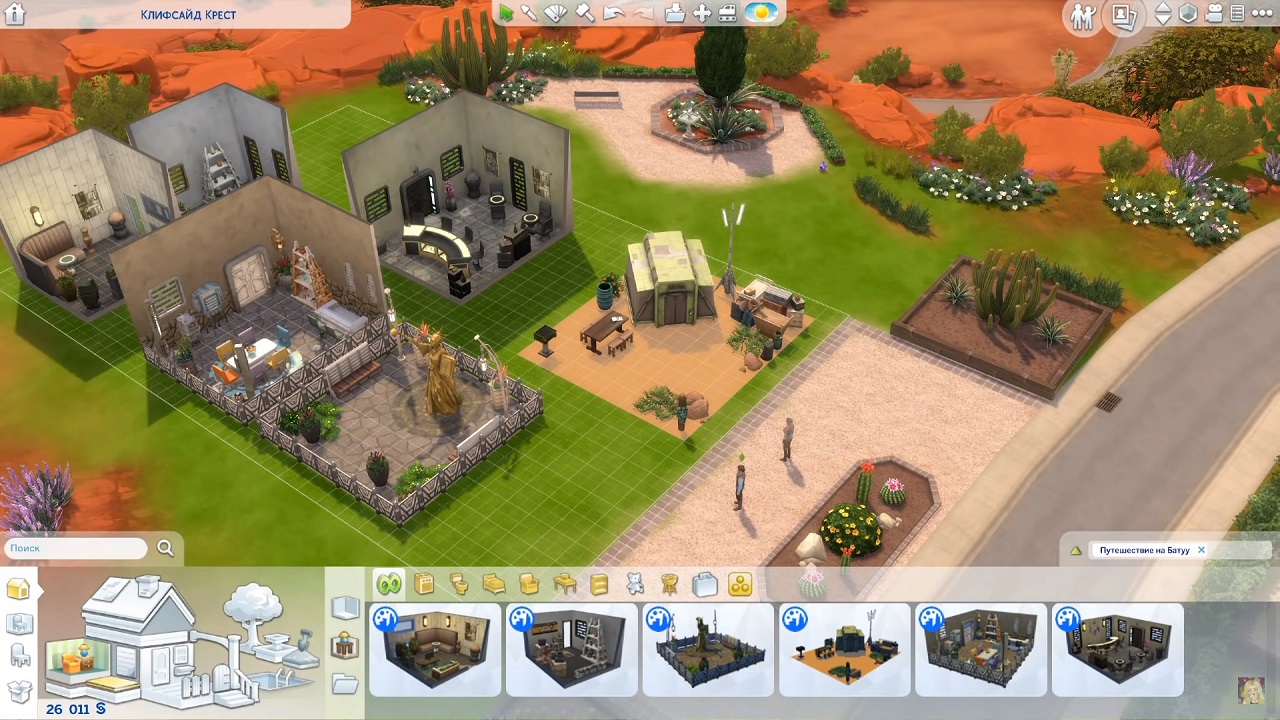This screenshot has width=1280, height=720.
Task: Pick the golden statue courtyard room thumbnail
Action: tap(708, 649)
